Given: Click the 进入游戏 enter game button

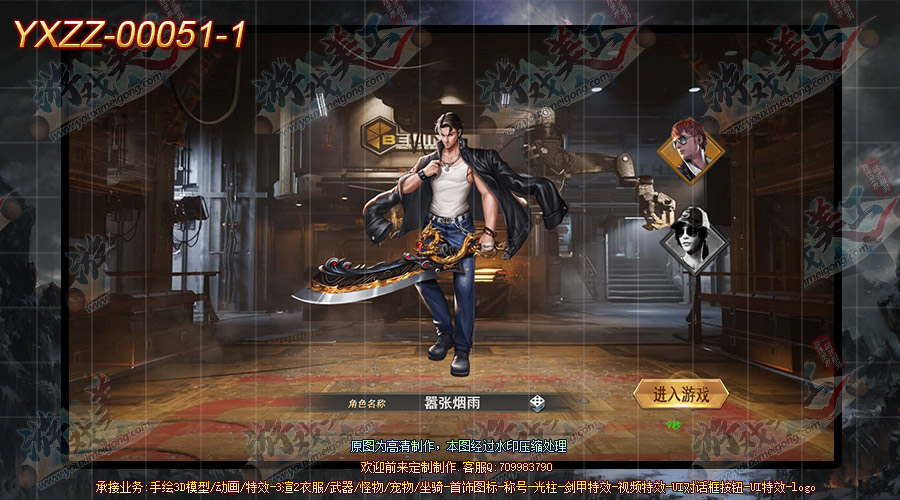Looking at the screenshot, I should point(681,394).
